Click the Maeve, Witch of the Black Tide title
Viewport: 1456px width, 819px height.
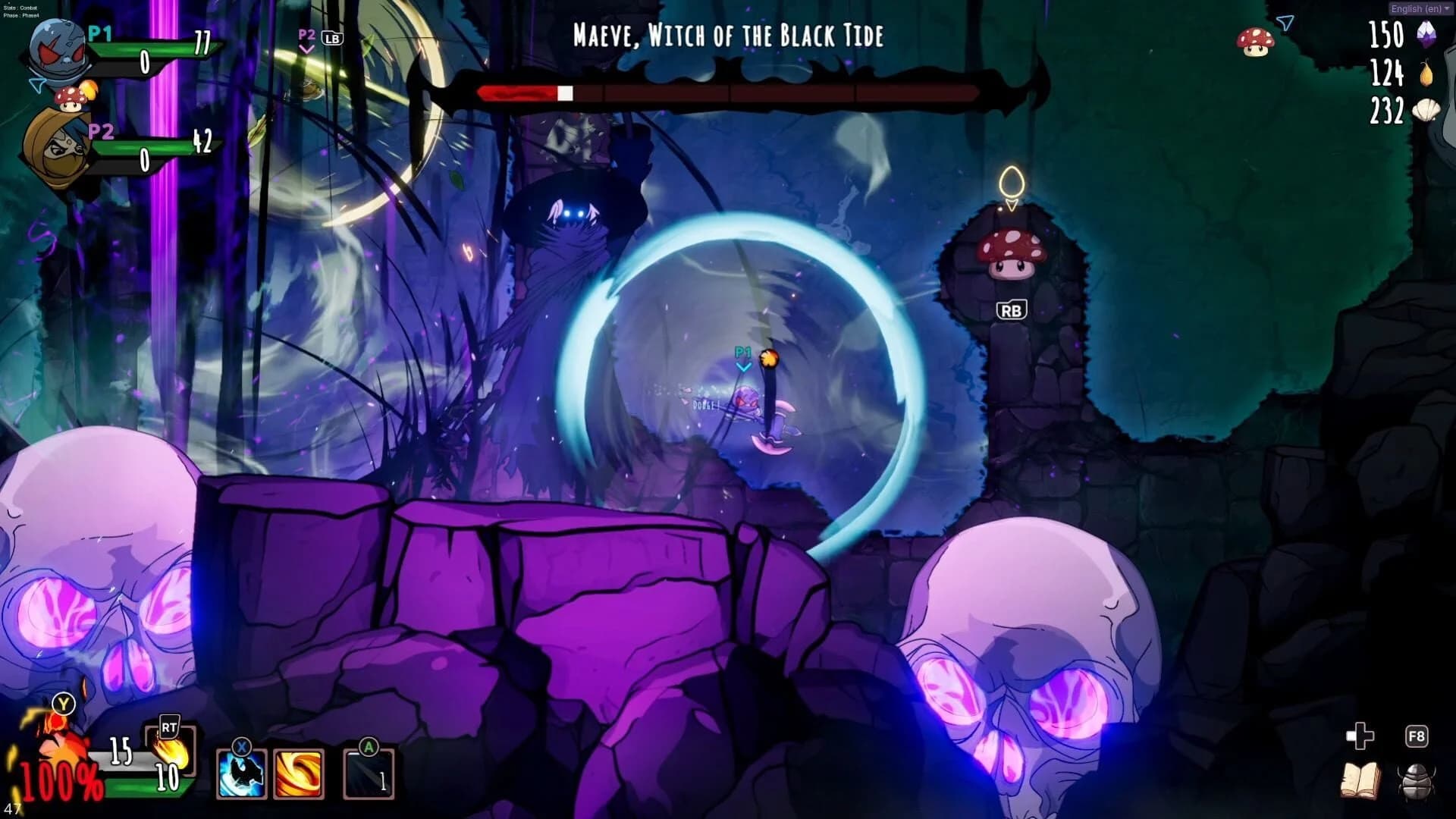730,36
